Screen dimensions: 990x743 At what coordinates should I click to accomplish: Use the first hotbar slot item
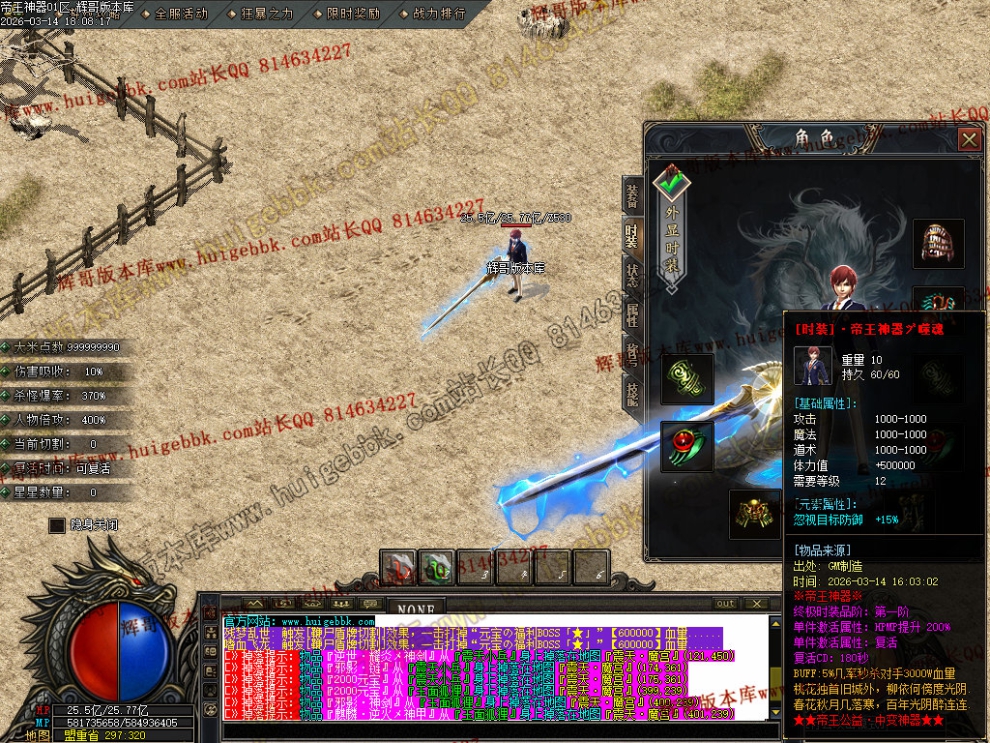[x=398, y=568]
